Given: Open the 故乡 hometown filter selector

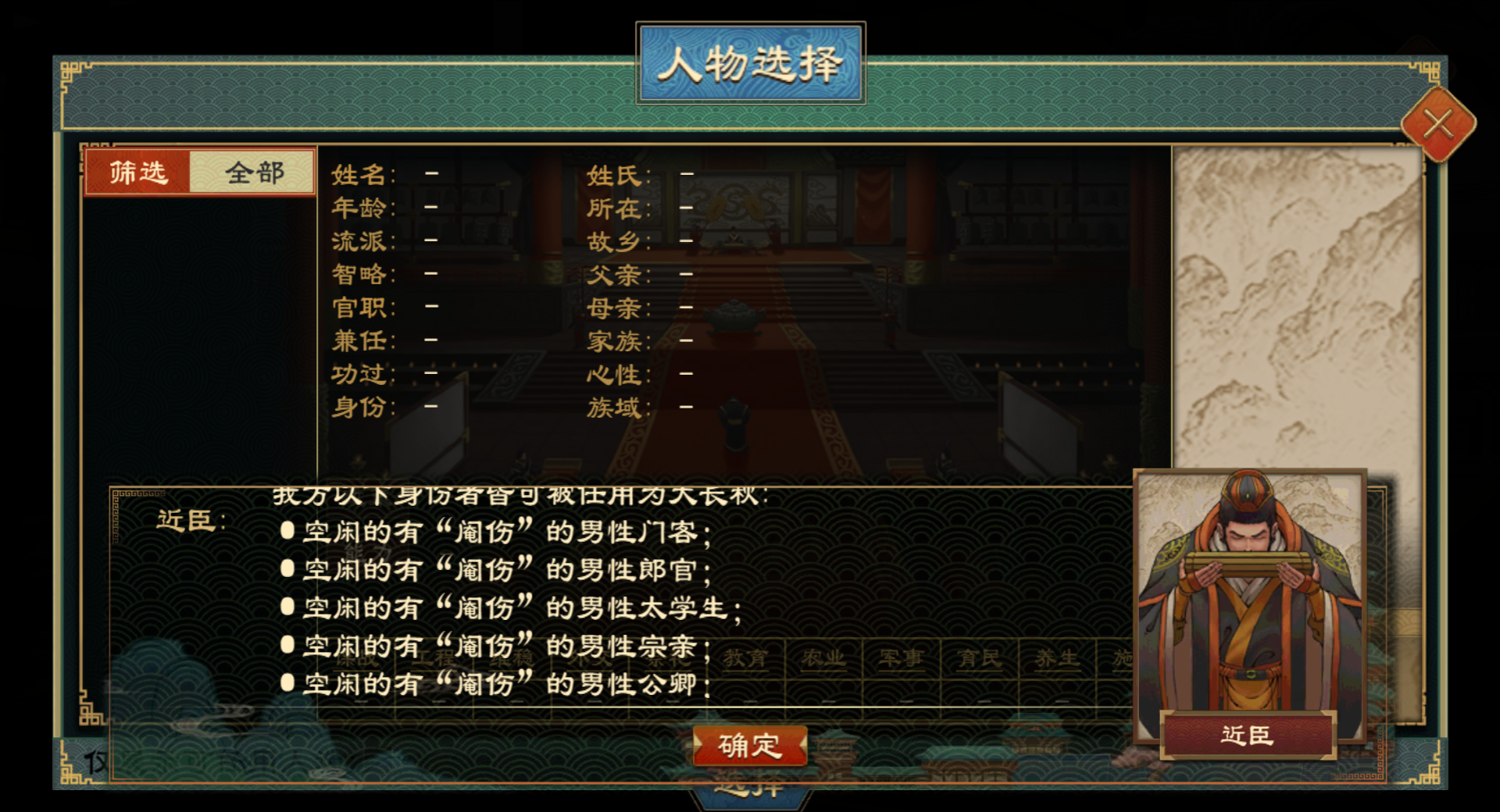Looking at the screenshot, I should point(686,242).
